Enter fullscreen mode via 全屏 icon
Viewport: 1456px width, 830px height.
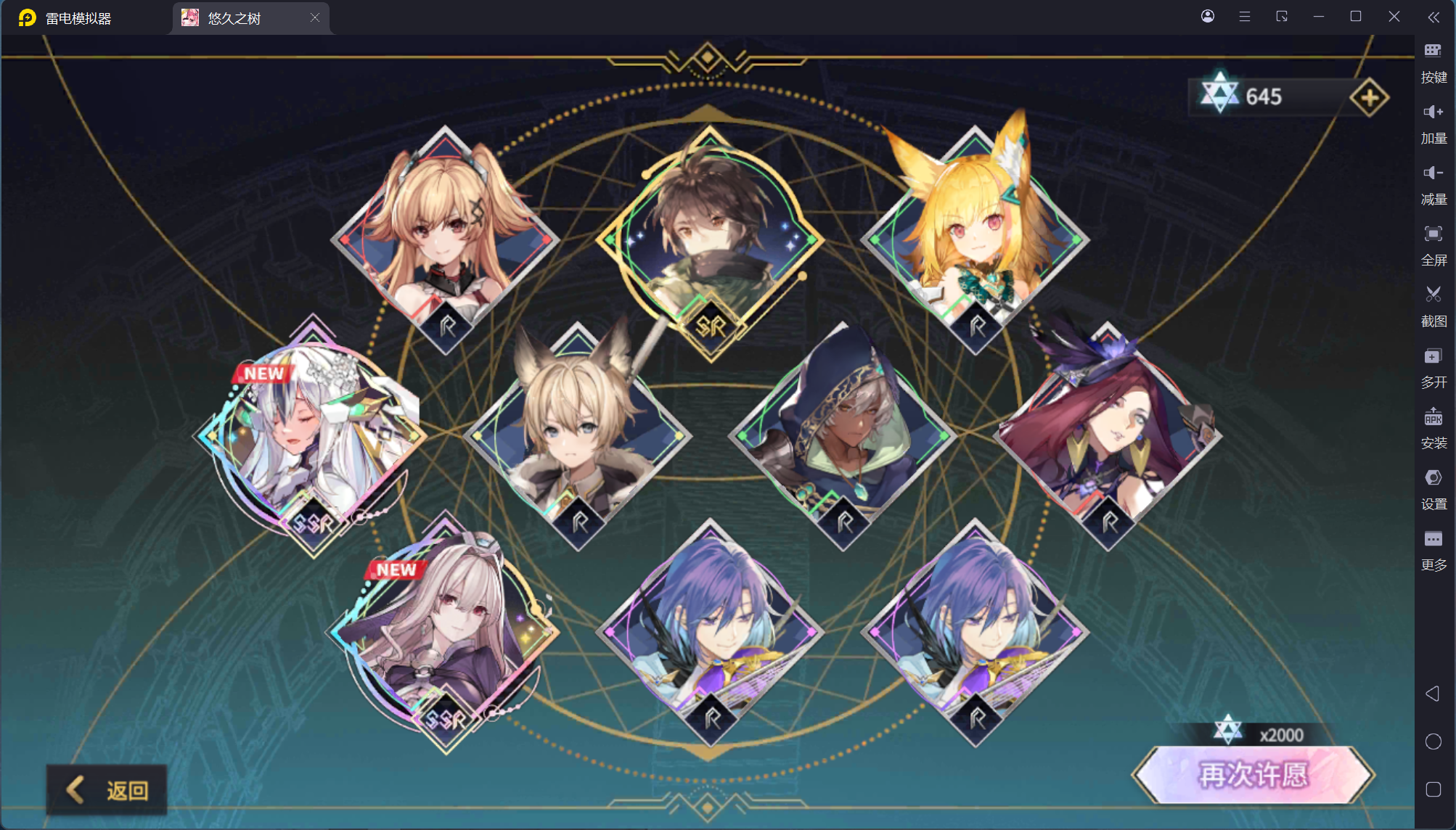[1433, 234]
